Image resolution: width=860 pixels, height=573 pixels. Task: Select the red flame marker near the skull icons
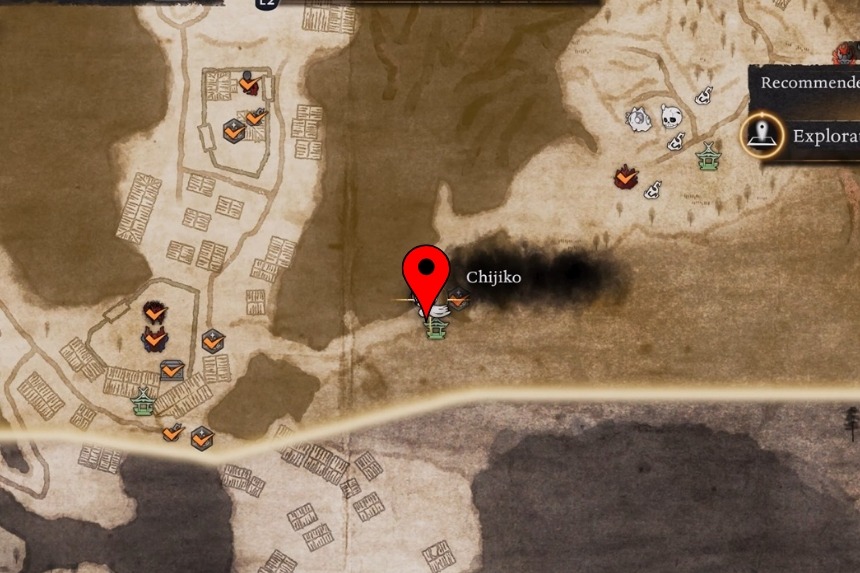626,177
